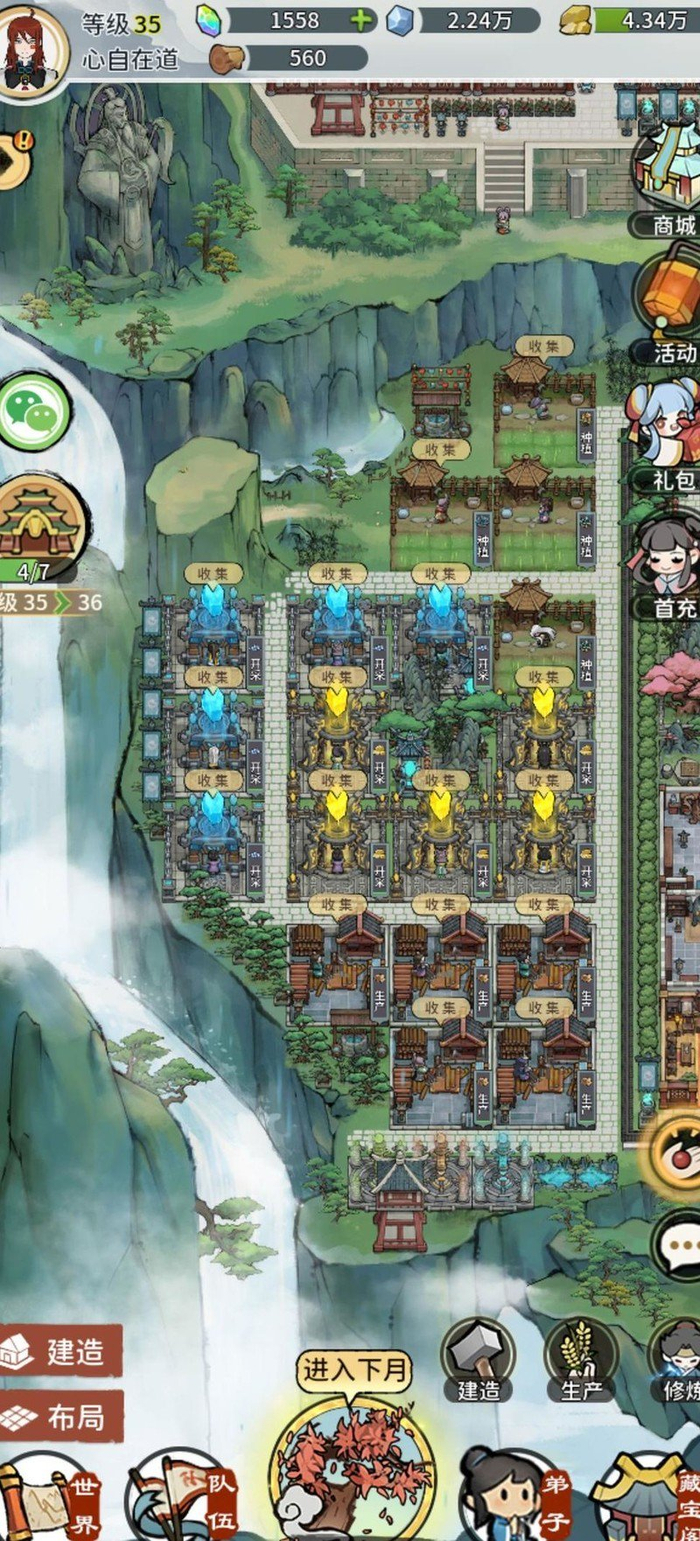Screen dimensions: 700x1541
Task: Open the 布局 layout editor
Action: pos(62,1416)
